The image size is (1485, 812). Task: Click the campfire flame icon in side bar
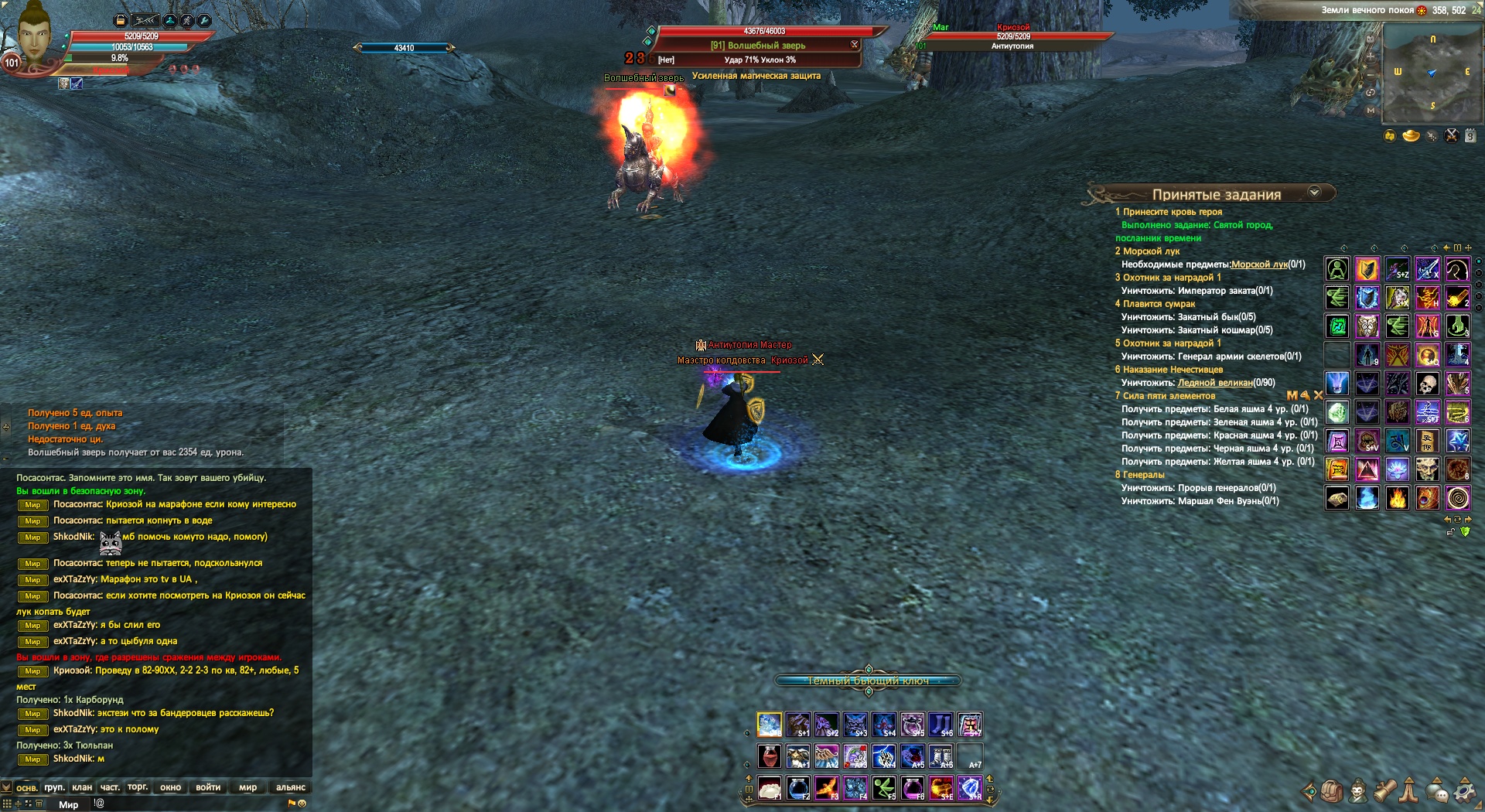click(x=1397, y=498)
